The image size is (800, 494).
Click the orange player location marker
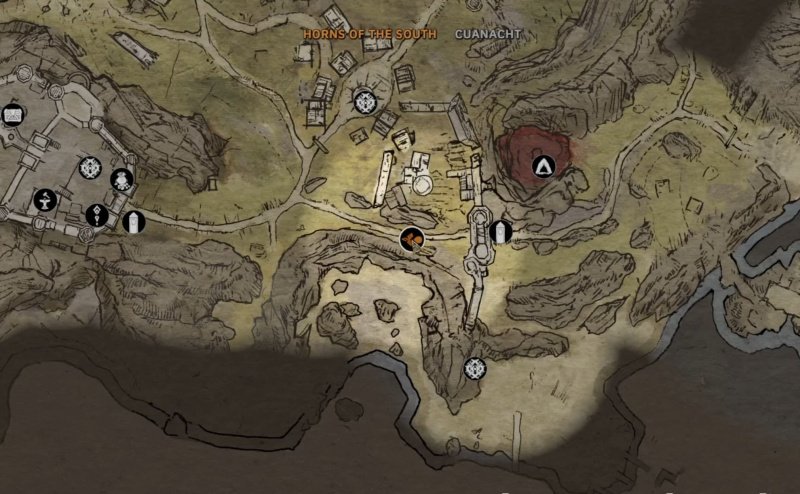(412, 239)
